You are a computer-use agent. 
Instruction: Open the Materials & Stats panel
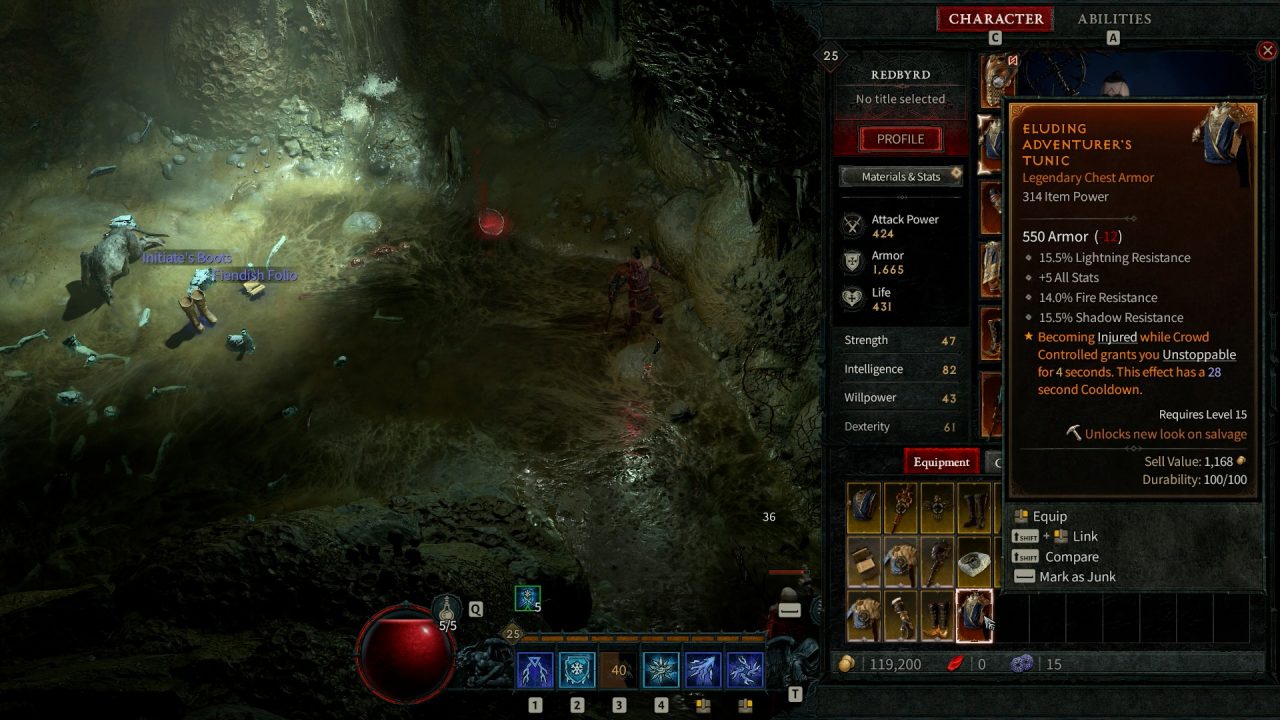[900, 176]
